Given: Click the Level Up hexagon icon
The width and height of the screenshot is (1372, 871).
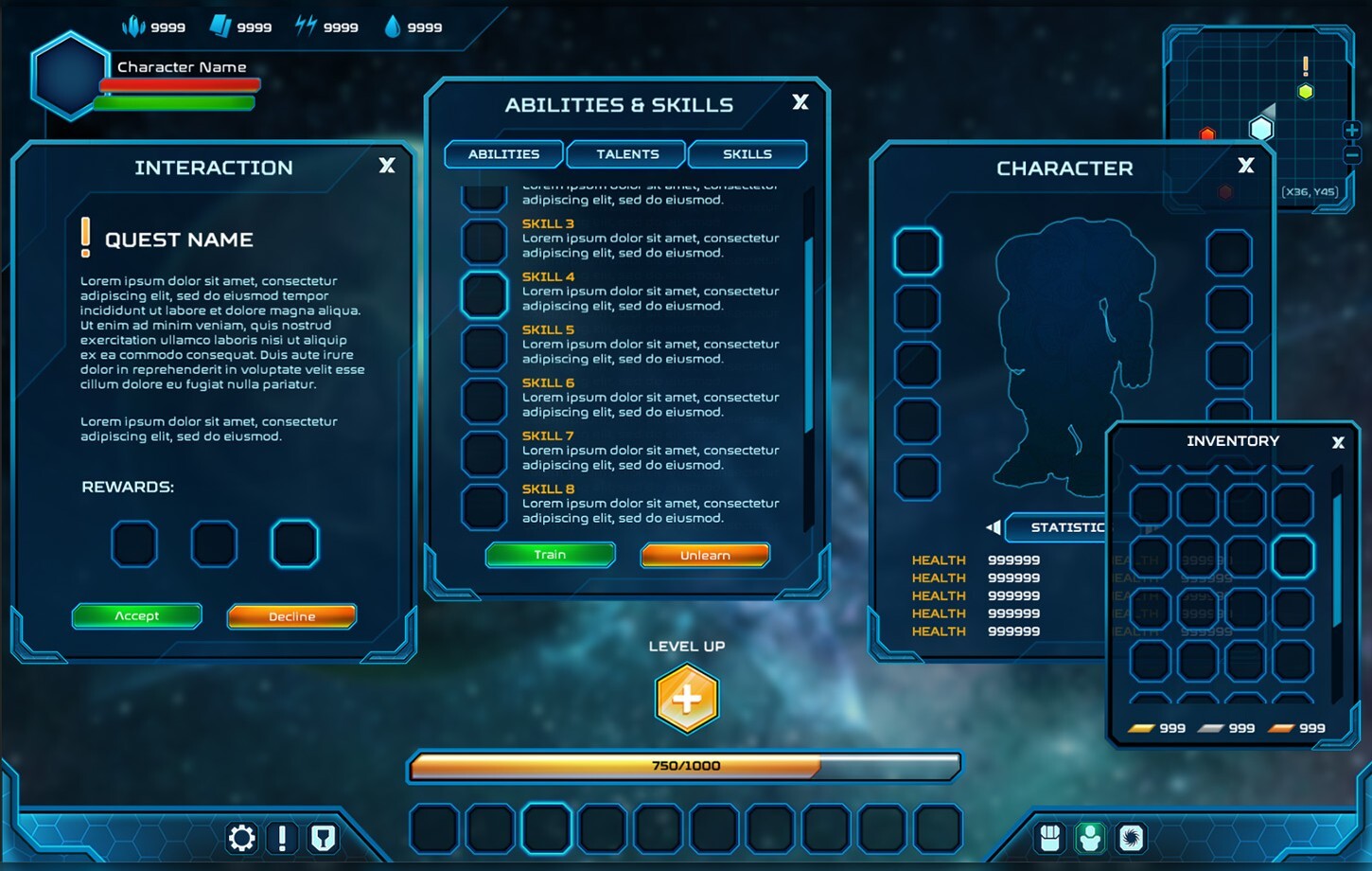Looking at the screenshot, I should coord(687,699).
